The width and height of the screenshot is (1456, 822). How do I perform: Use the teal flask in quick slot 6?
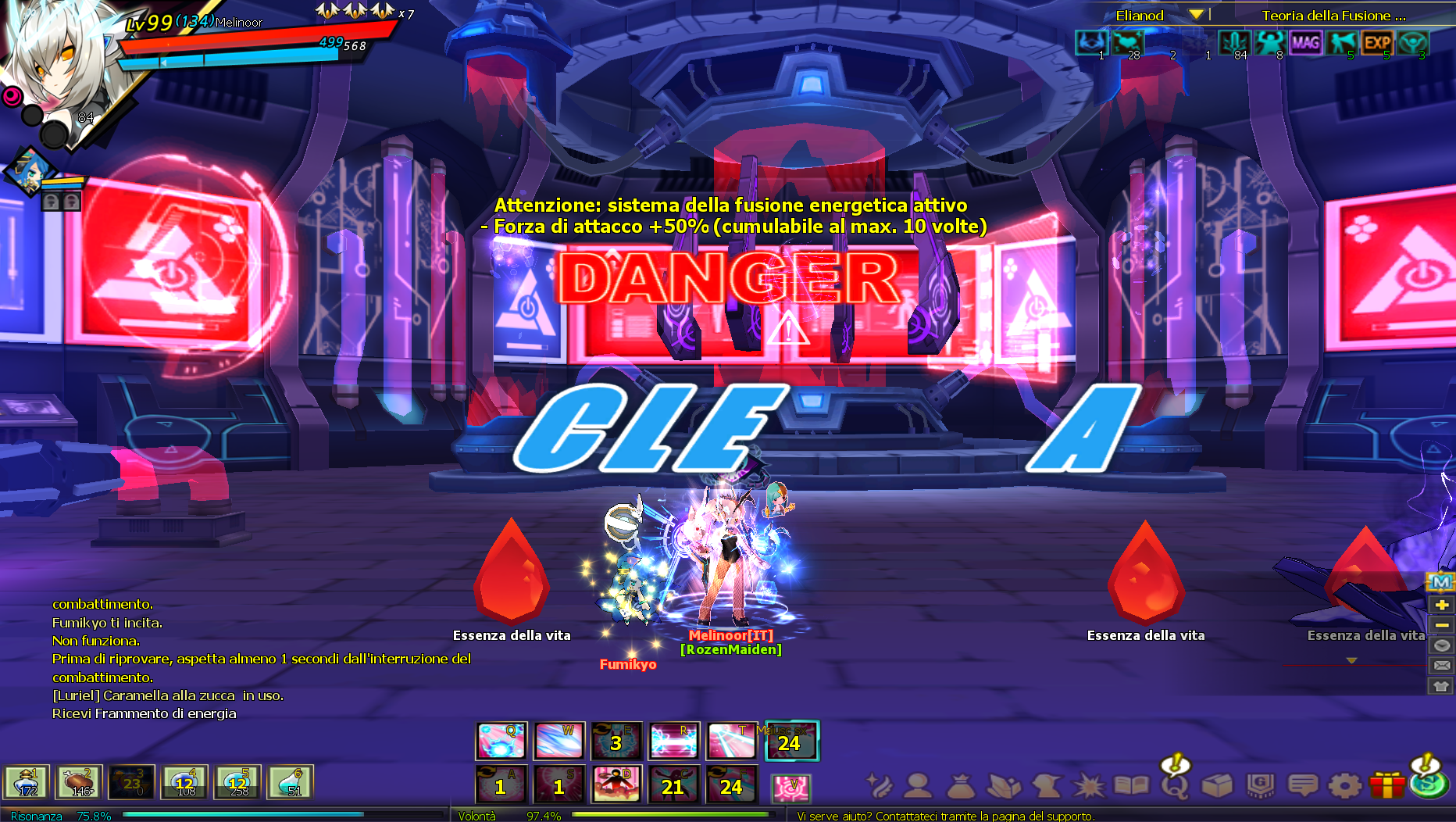pyautogui.click(x=291, y=781)
